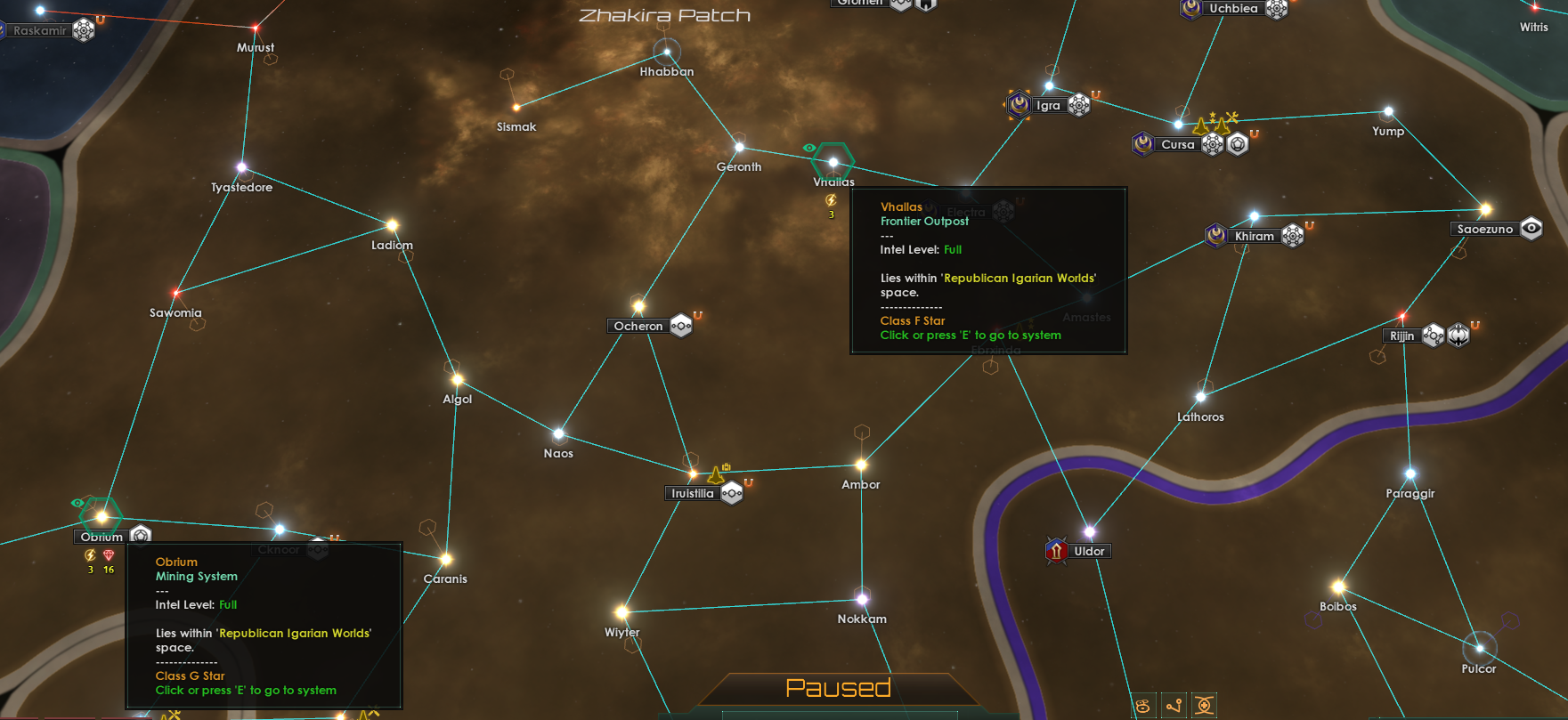Open the species map mode icon bottom right
This screenshot has height=720, width=1568.
coord(1142,707)
